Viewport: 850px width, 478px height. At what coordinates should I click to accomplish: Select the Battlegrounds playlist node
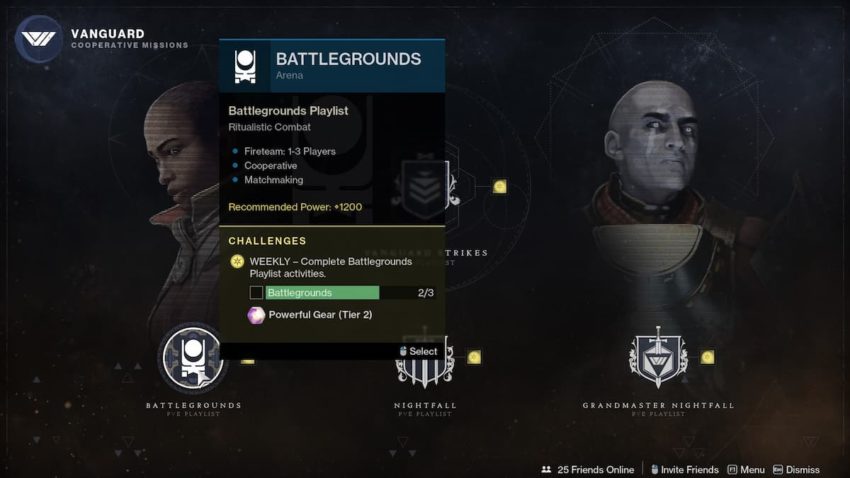193,358
